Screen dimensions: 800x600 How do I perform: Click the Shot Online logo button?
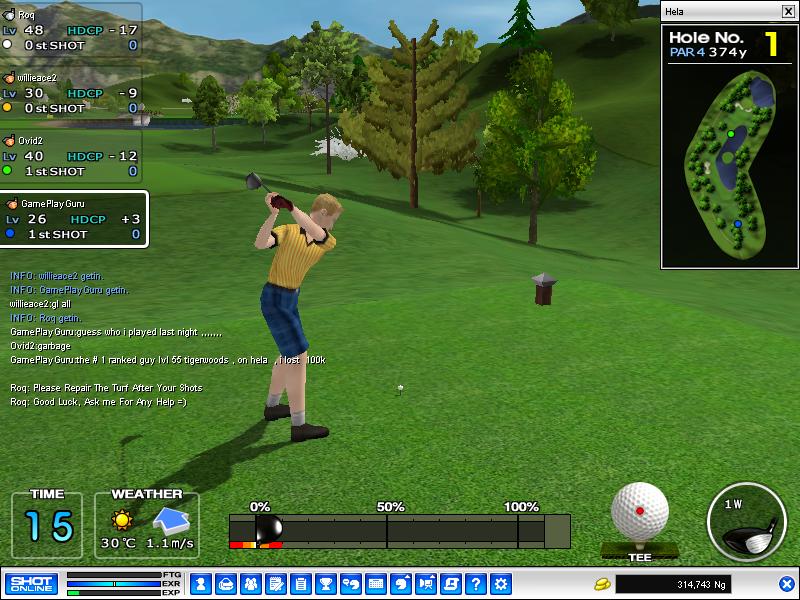[31, 583]
